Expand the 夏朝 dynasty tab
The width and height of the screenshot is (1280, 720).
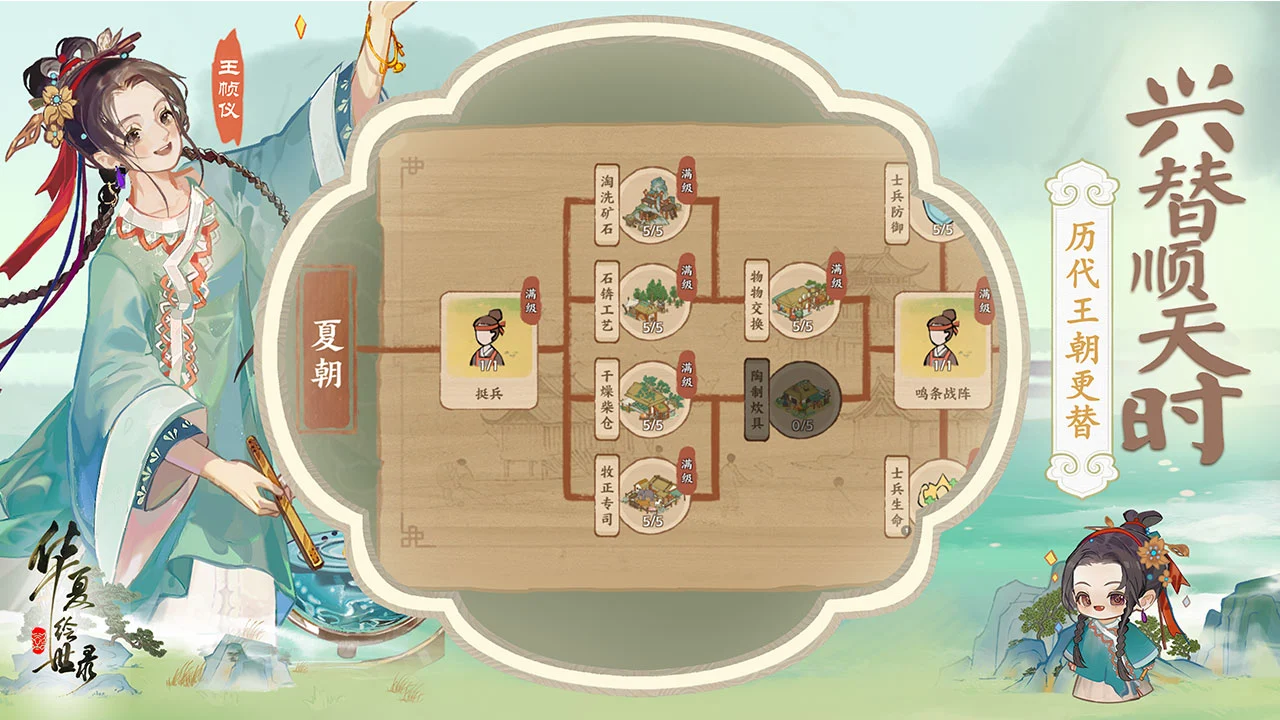[330, 347]
